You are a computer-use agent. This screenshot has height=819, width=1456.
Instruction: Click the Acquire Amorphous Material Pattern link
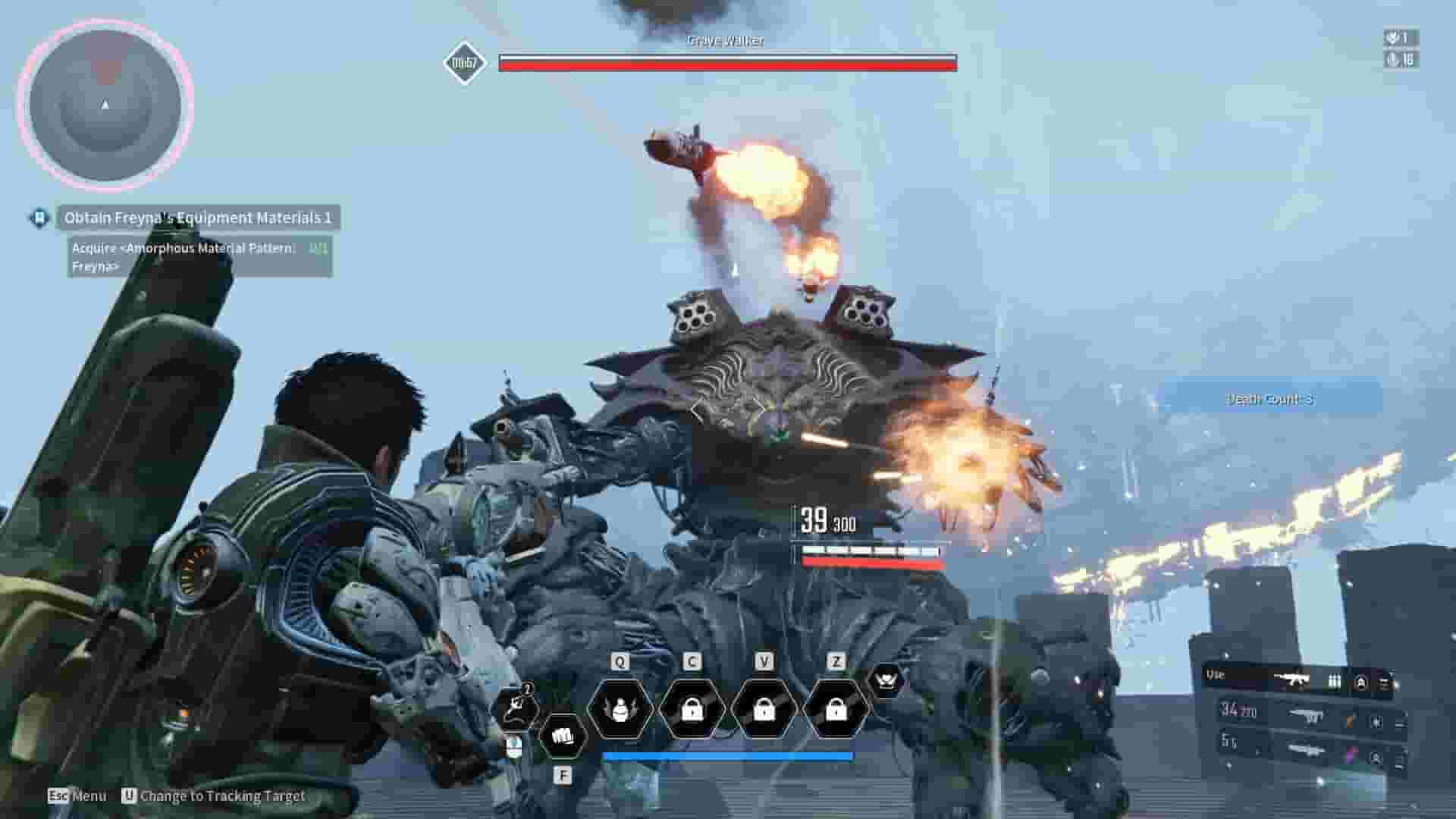pos(199,256)
